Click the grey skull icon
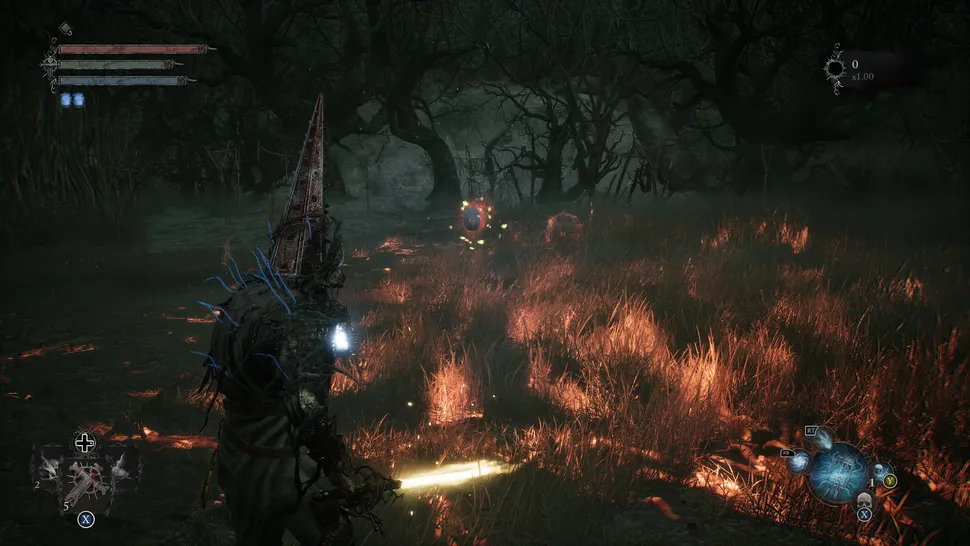 tap(864, 499)
